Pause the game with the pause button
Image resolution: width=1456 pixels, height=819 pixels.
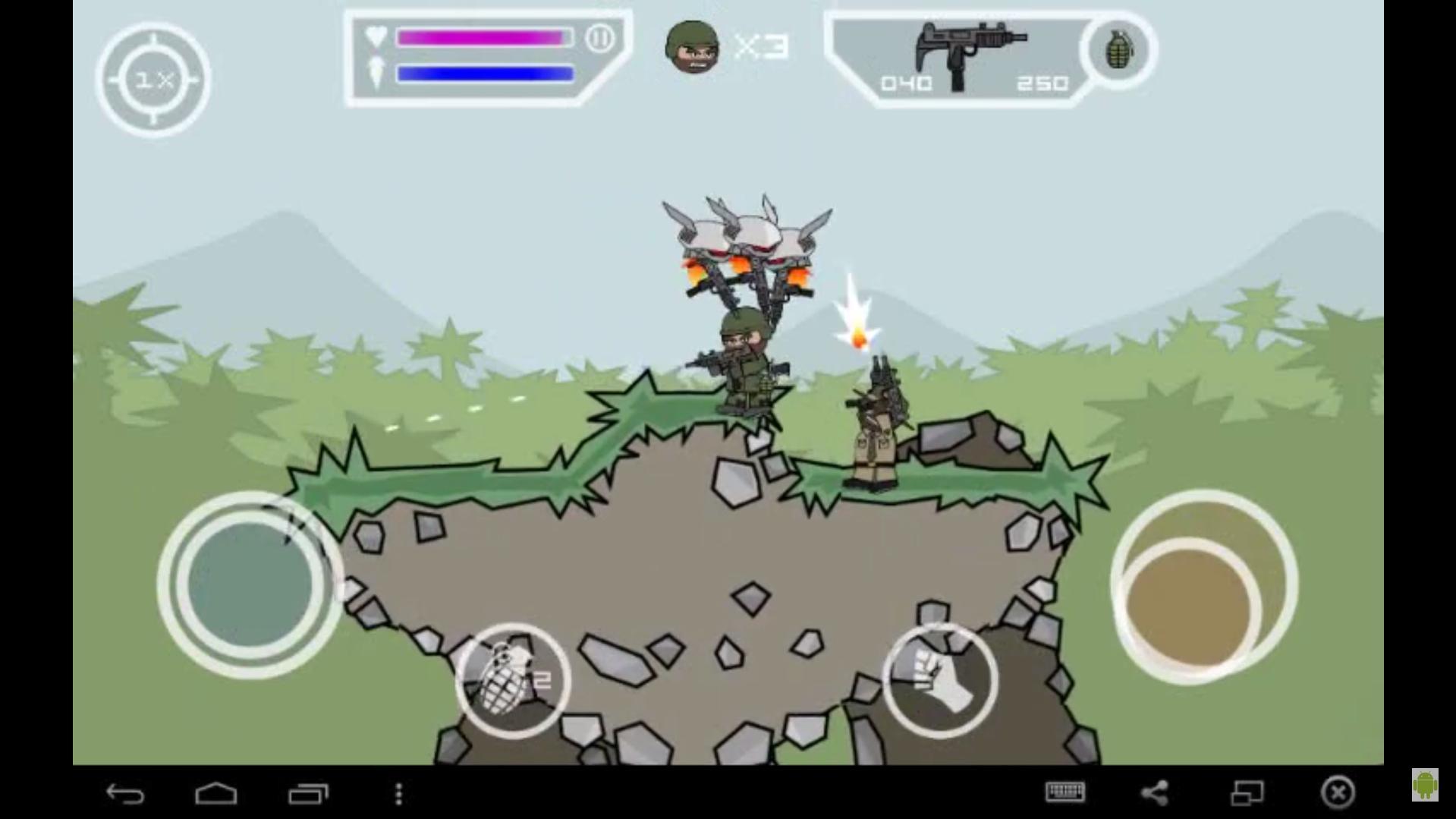point(602,36)
